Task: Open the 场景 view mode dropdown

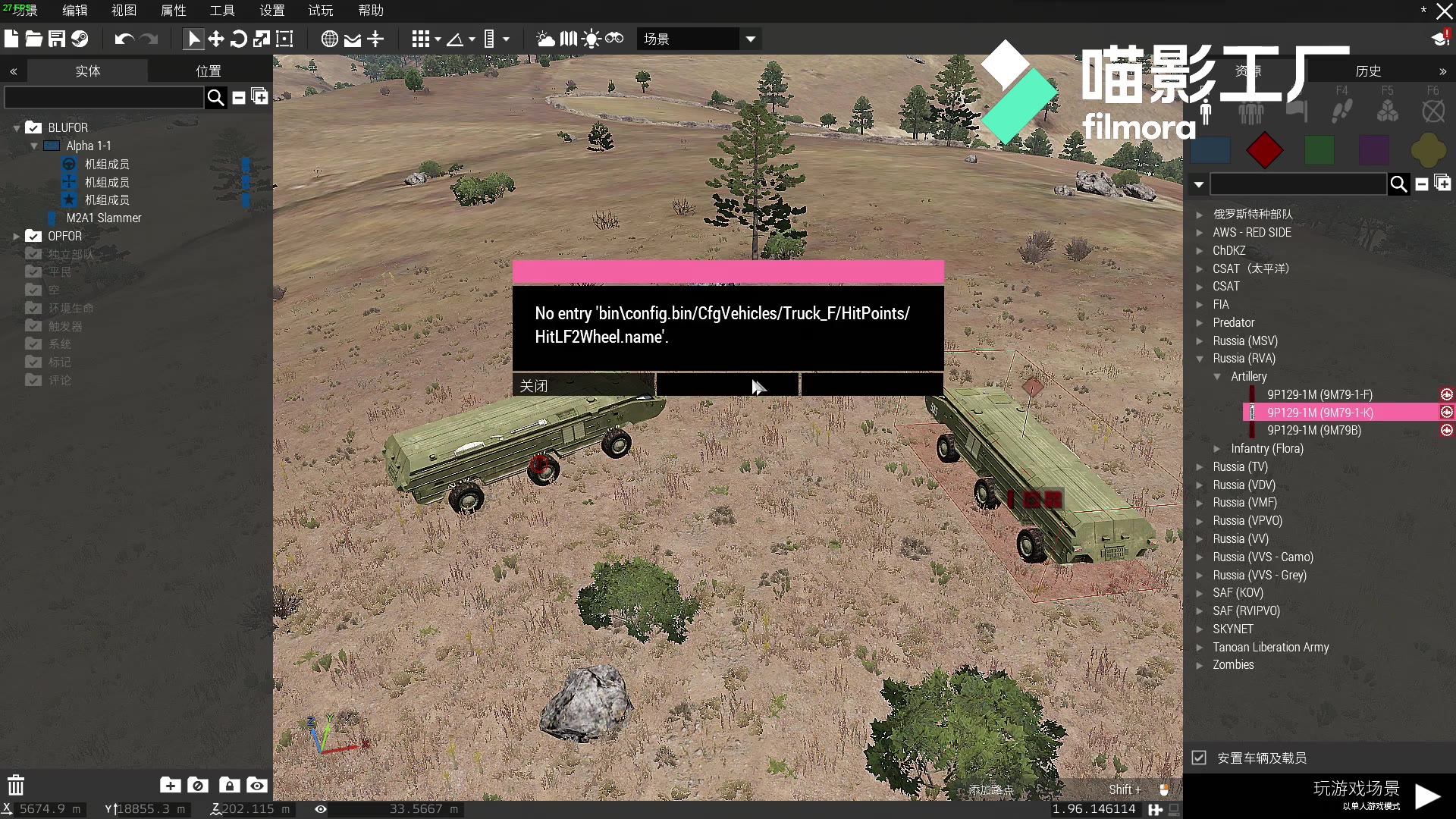Action: click(x=749, y=39)
